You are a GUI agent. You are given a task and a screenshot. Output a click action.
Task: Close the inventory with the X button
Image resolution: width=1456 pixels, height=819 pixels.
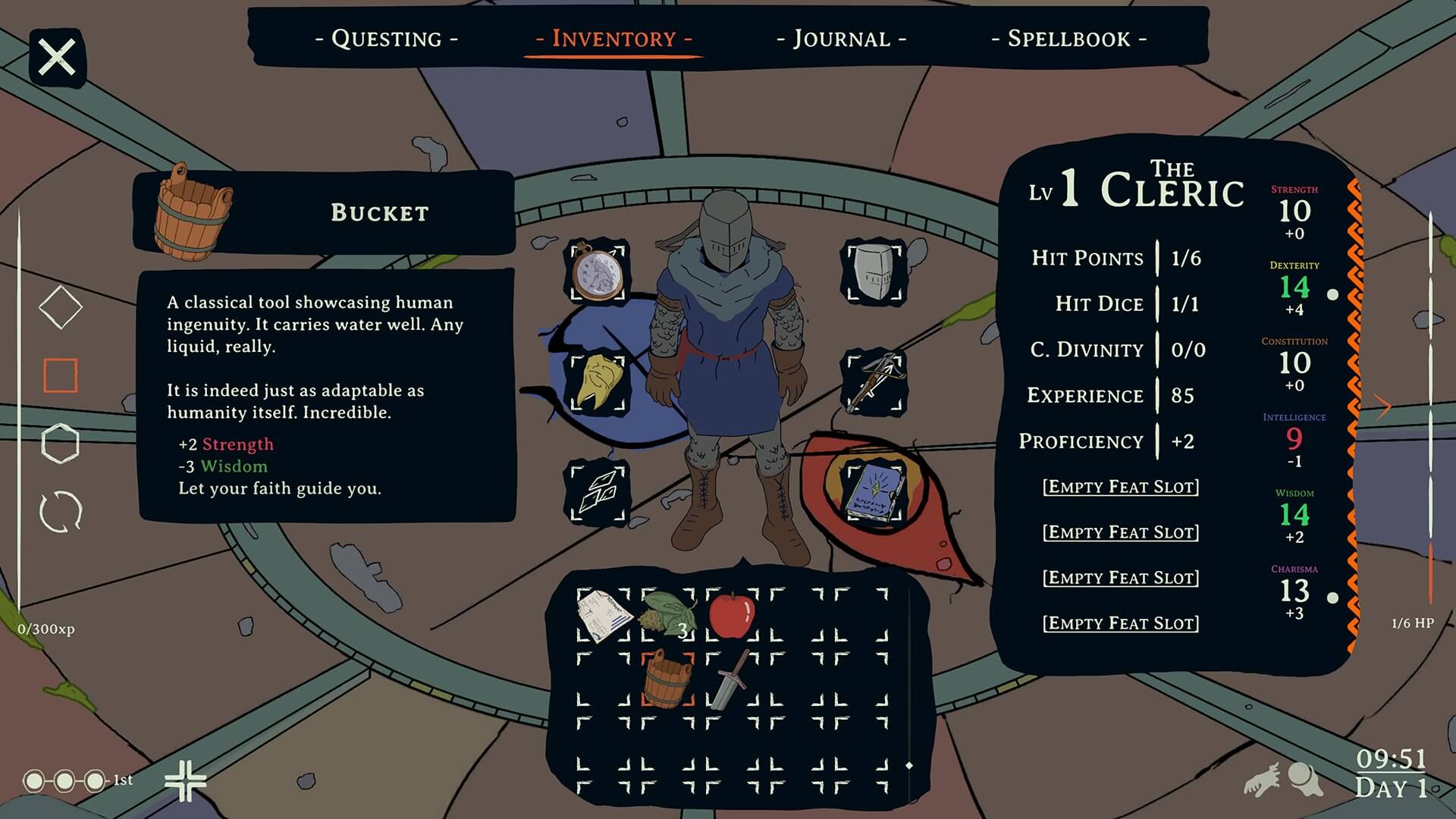[58, 58]
